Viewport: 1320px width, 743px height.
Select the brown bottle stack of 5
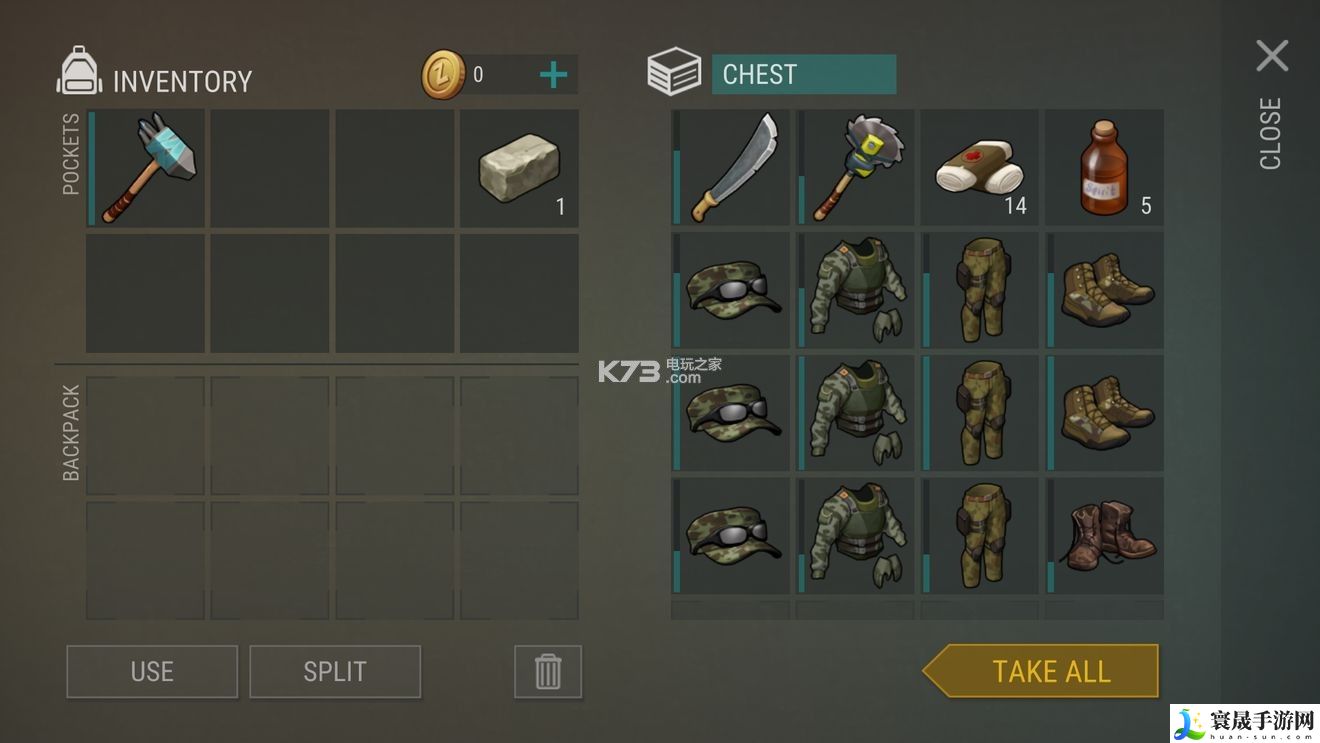pos(1105,168)
